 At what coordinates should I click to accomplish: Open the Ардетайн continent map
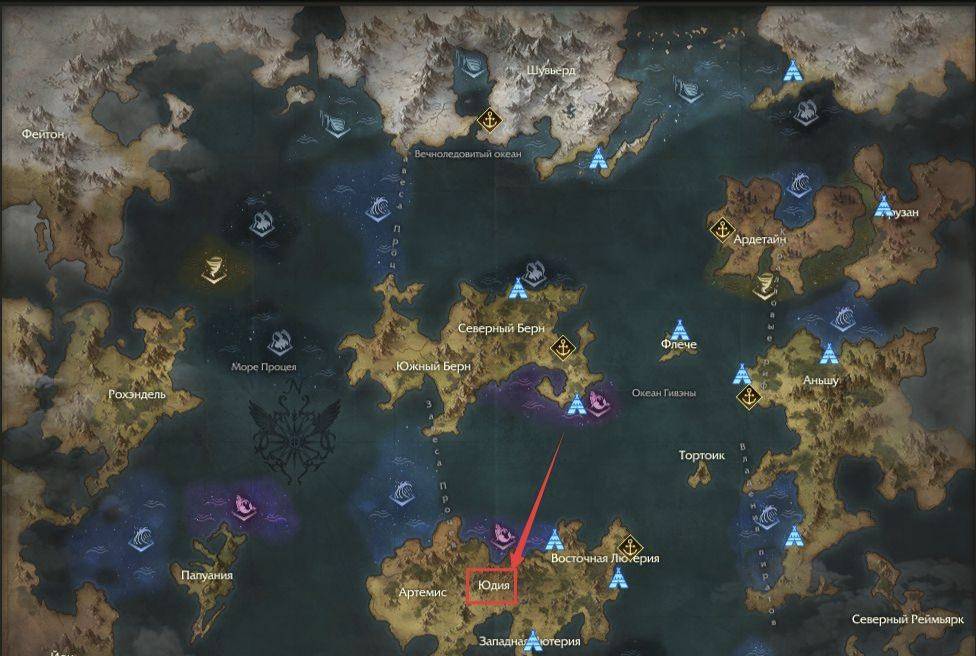point(763,240)
